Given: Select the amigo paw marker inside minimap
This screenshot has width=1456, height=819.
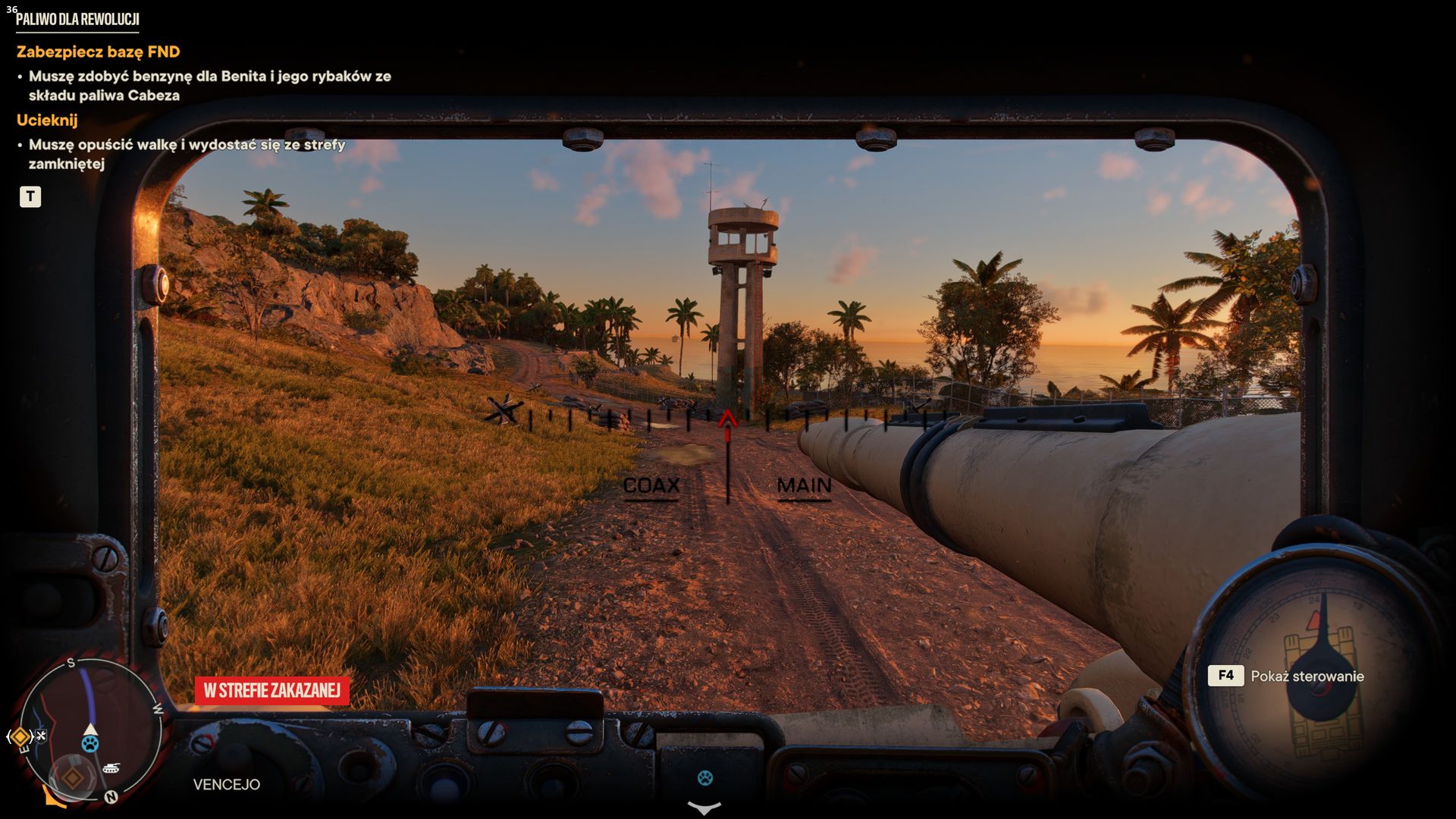Looking at the screenshot, I should pos(90,743).
